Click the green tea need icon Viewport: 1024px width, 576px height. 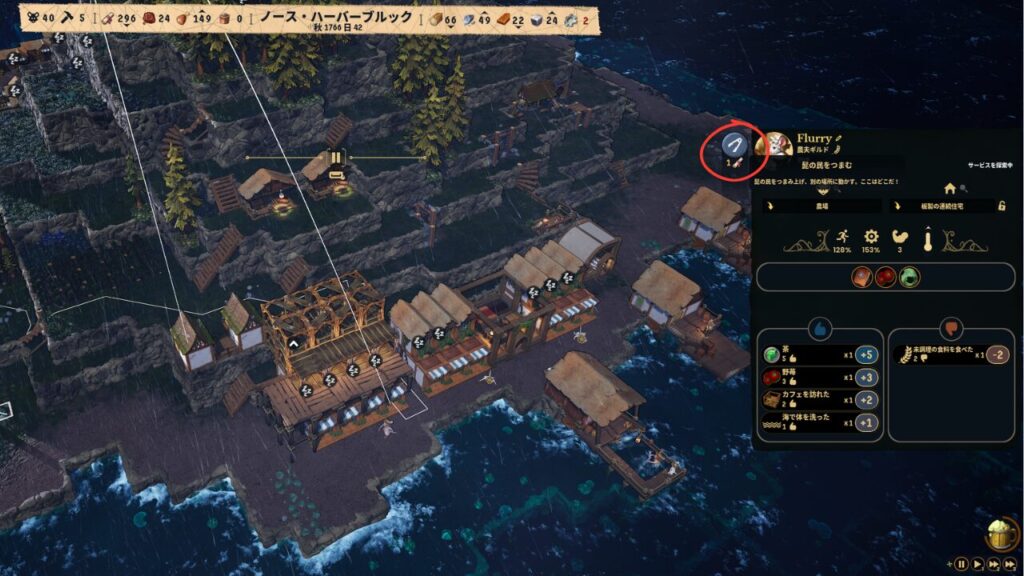click(908, 278)
